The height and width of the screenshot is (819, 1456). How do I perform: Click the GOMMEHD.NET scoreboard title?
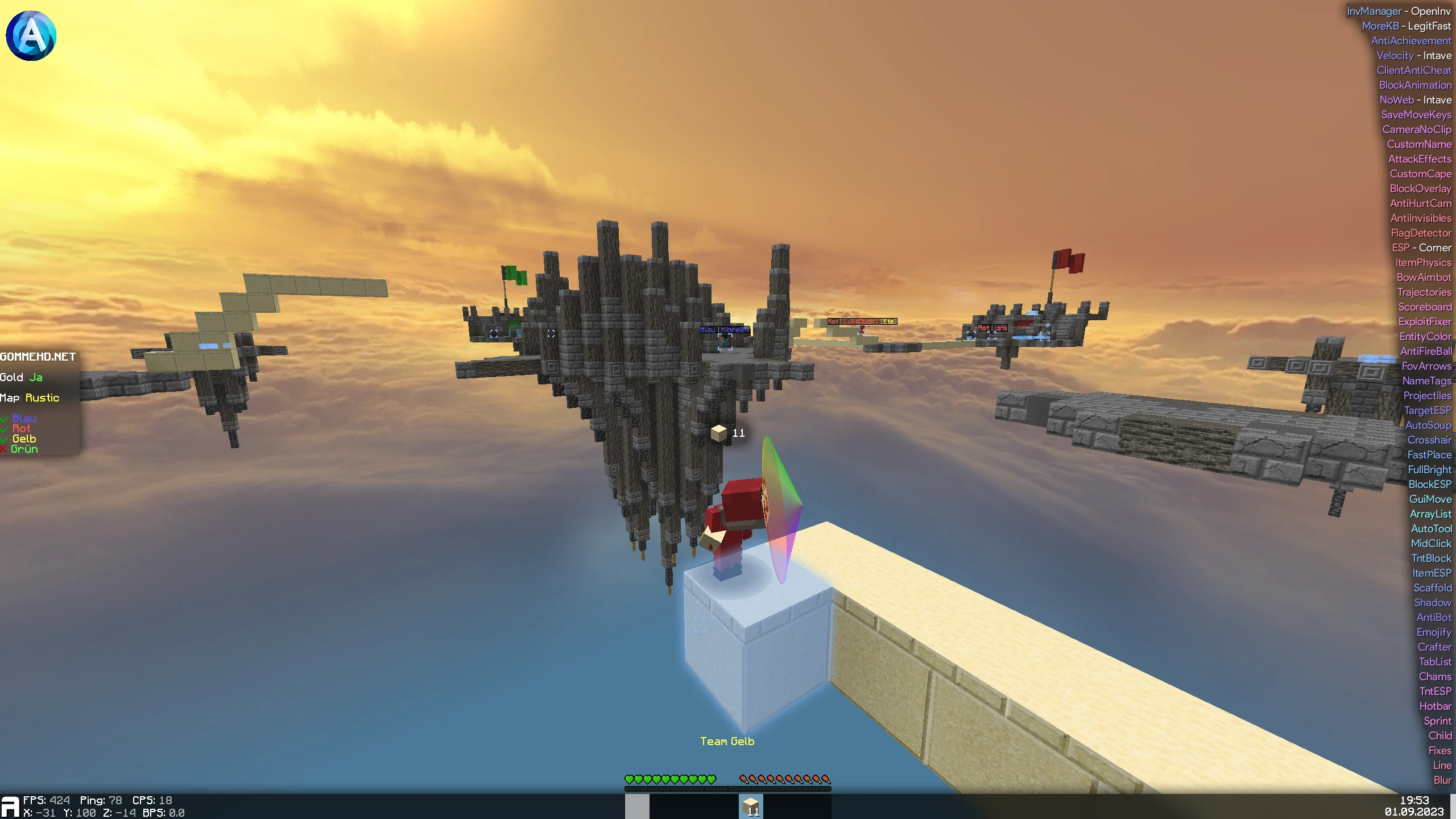click(38, 357)
